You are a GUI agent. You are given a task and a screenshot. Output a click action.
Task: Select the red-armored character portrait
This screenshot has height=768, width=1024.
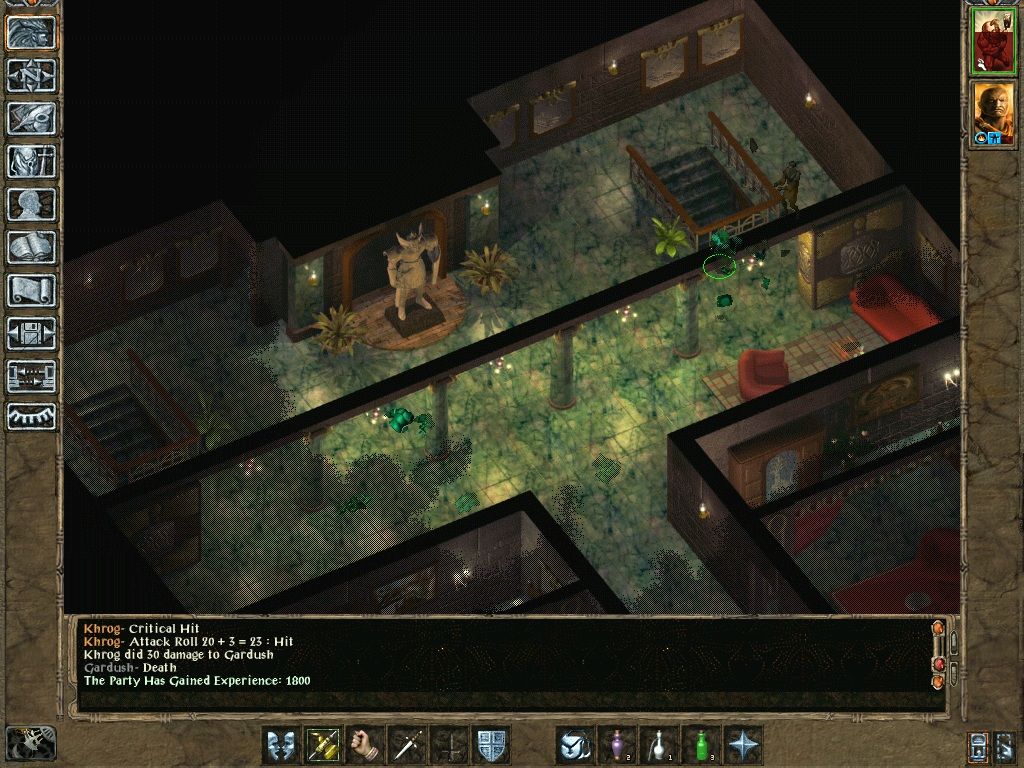coord(993,41)
